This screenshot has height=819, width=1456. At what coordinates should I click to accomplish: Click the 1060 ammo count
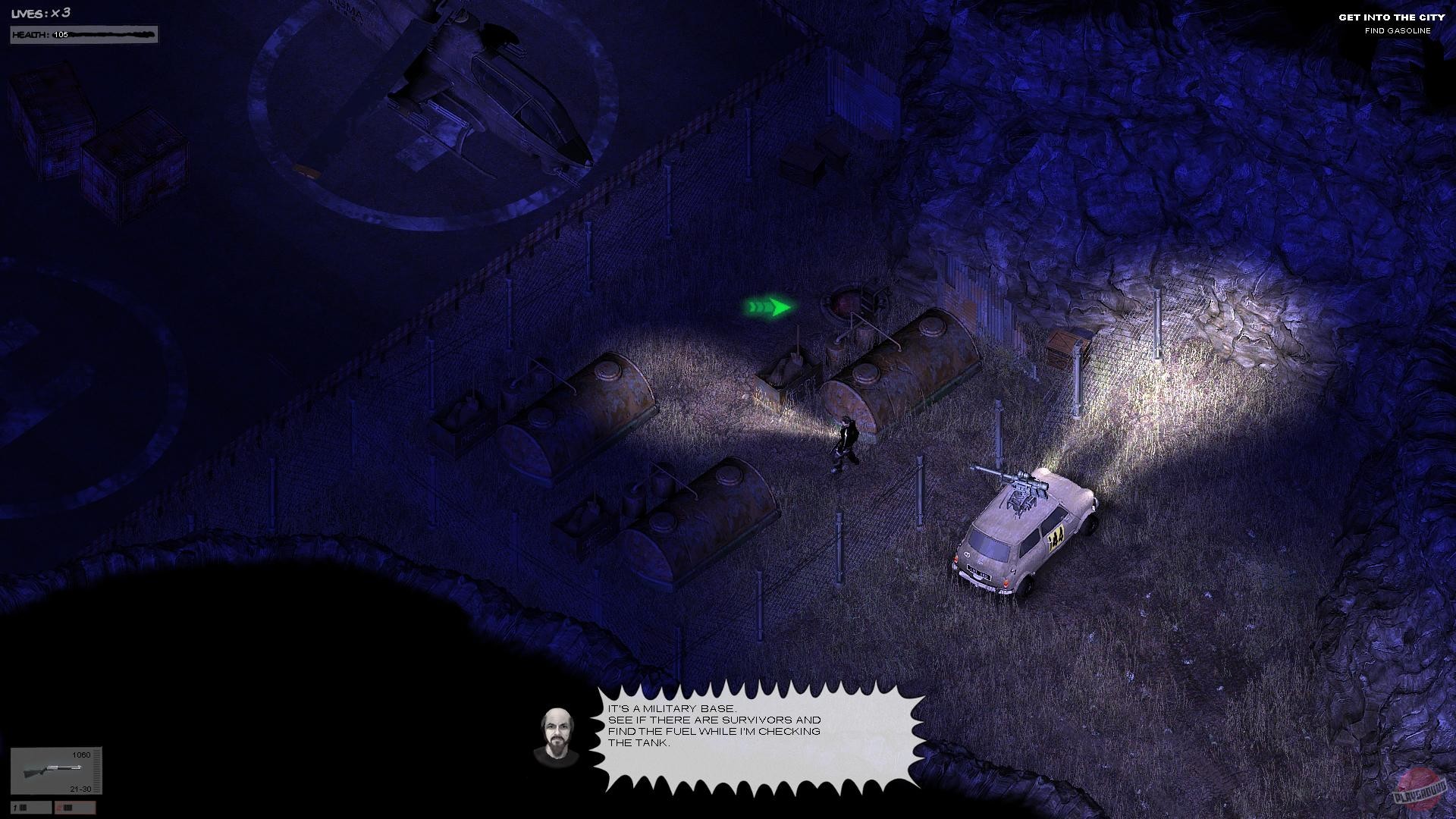[80, 755]
